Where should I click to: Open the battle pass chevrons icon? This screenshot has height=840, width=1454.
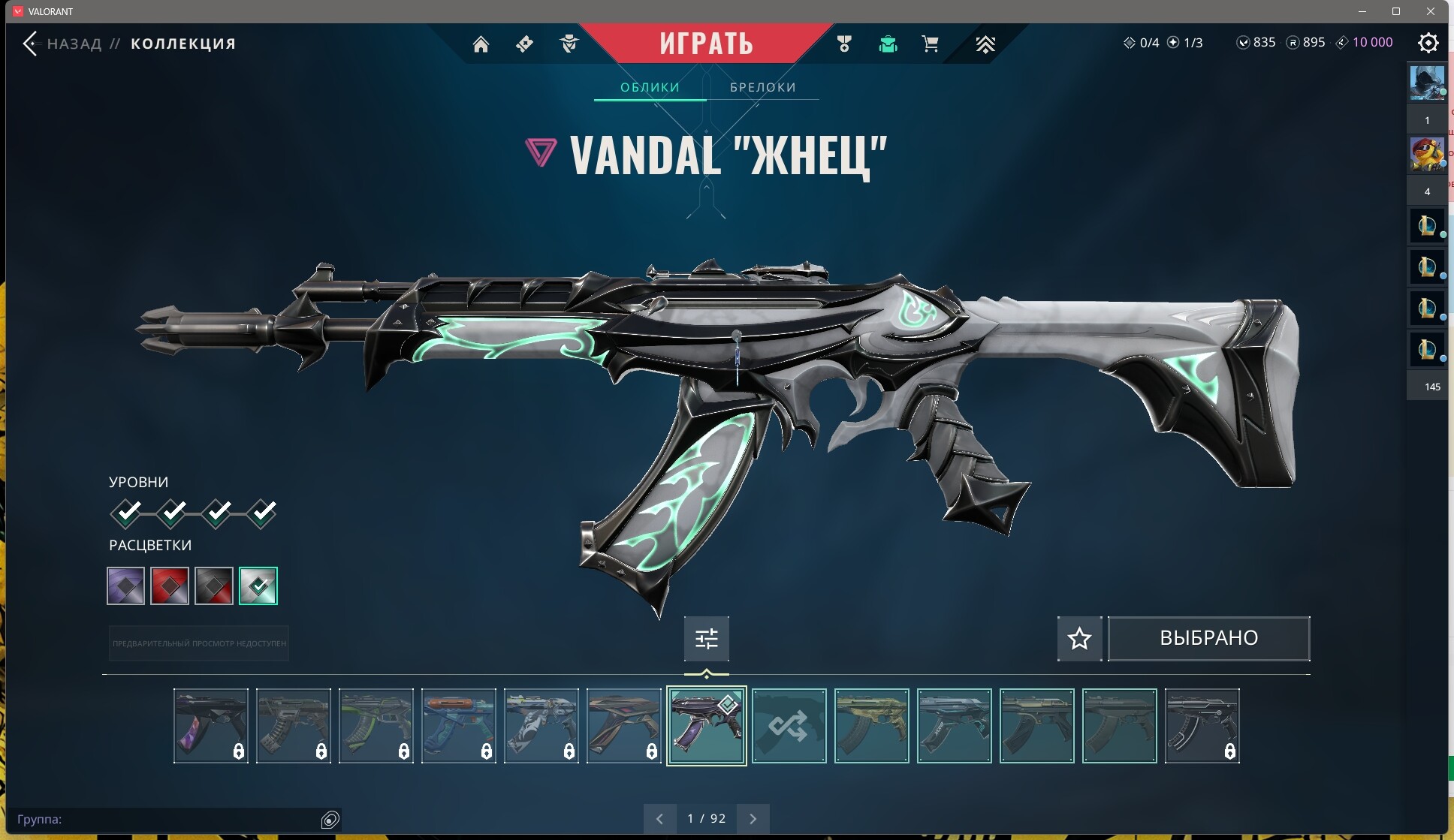coord(985,44)
